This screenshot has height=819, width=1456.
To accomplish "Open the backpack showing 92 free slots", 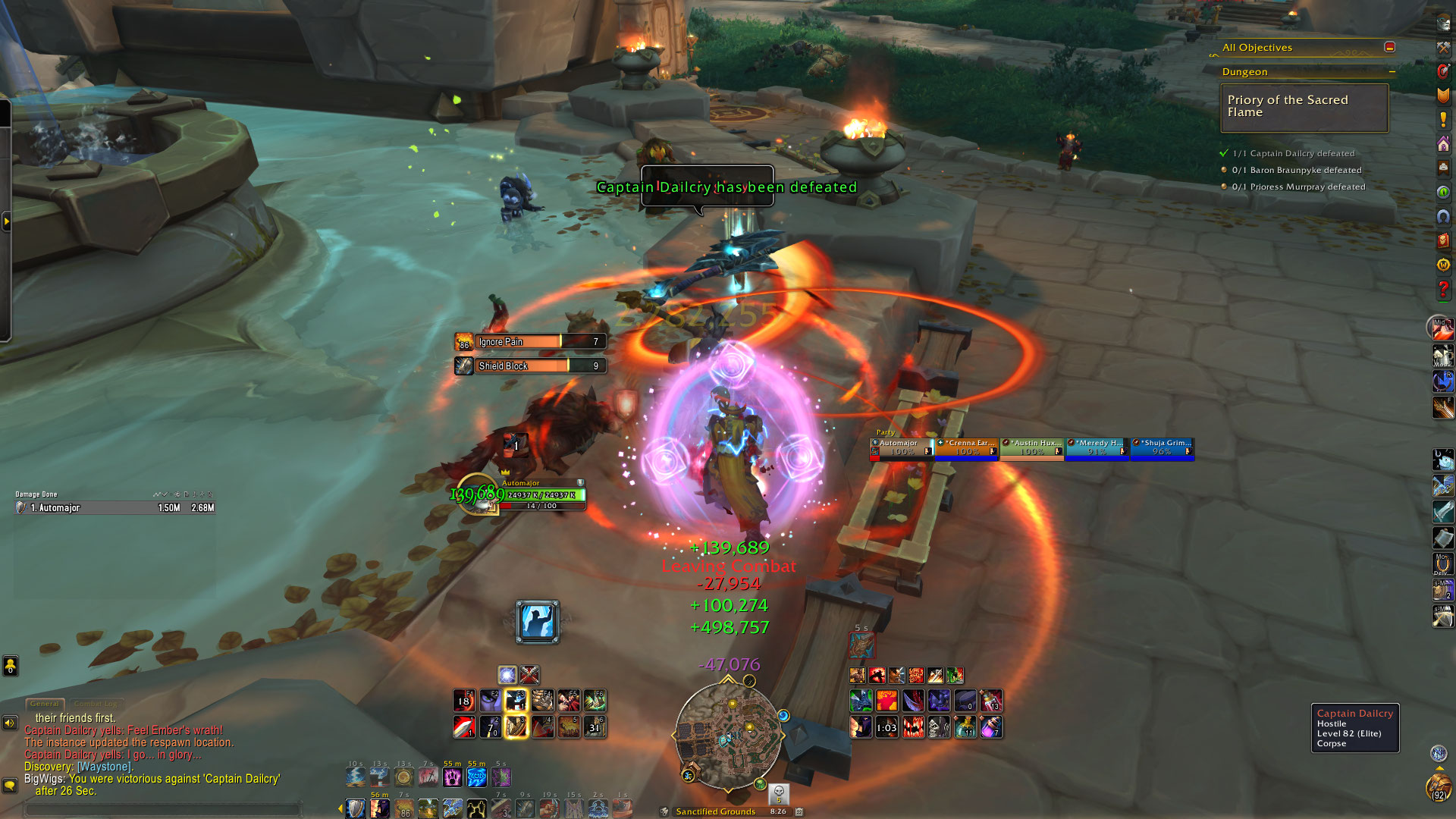I will pyautogui.click(x=1438, y=787).
